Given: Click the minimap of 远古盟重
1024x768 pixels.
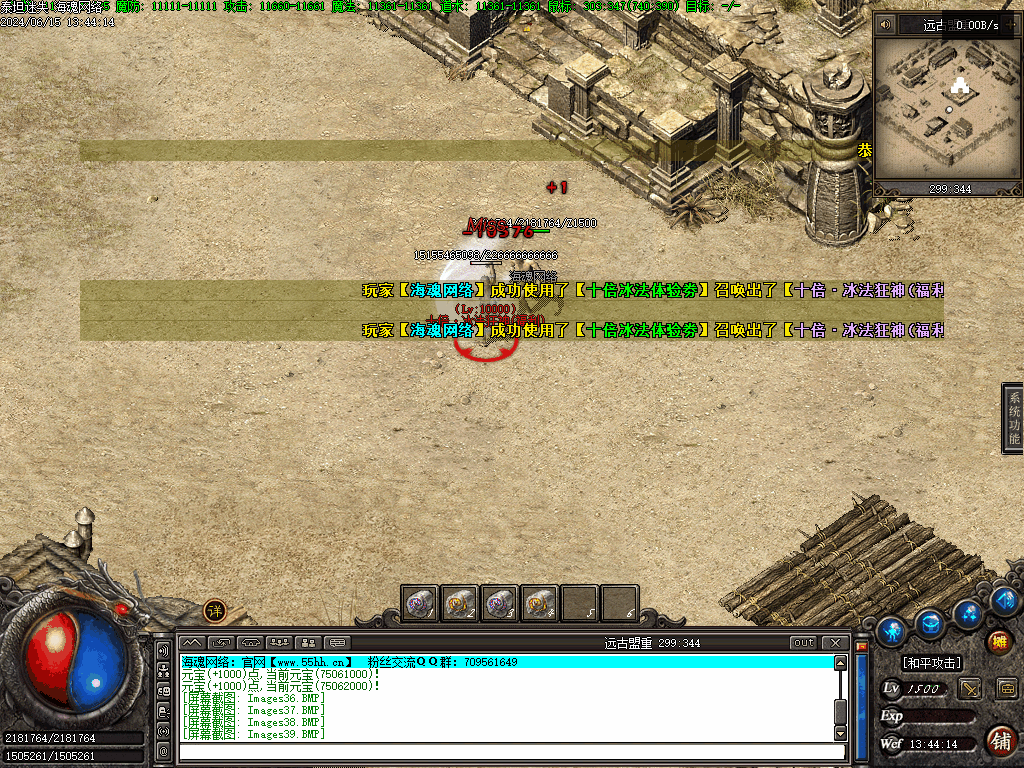Looking at the screenshot, I should (946, 108).
